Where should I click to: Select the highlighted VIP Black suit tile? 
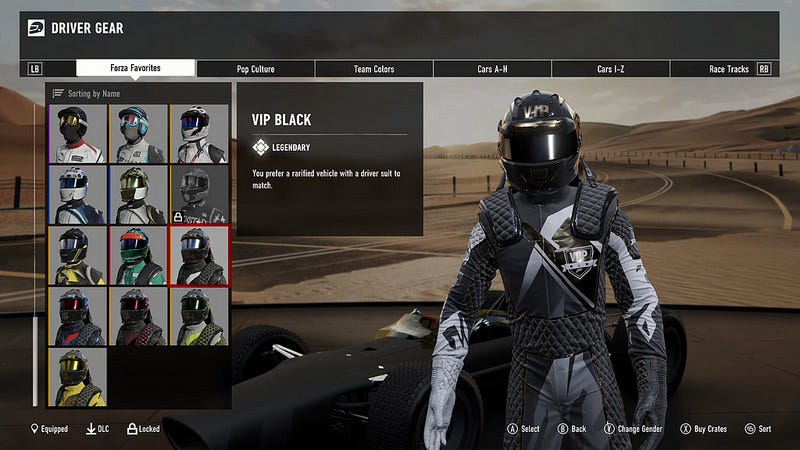199,255
